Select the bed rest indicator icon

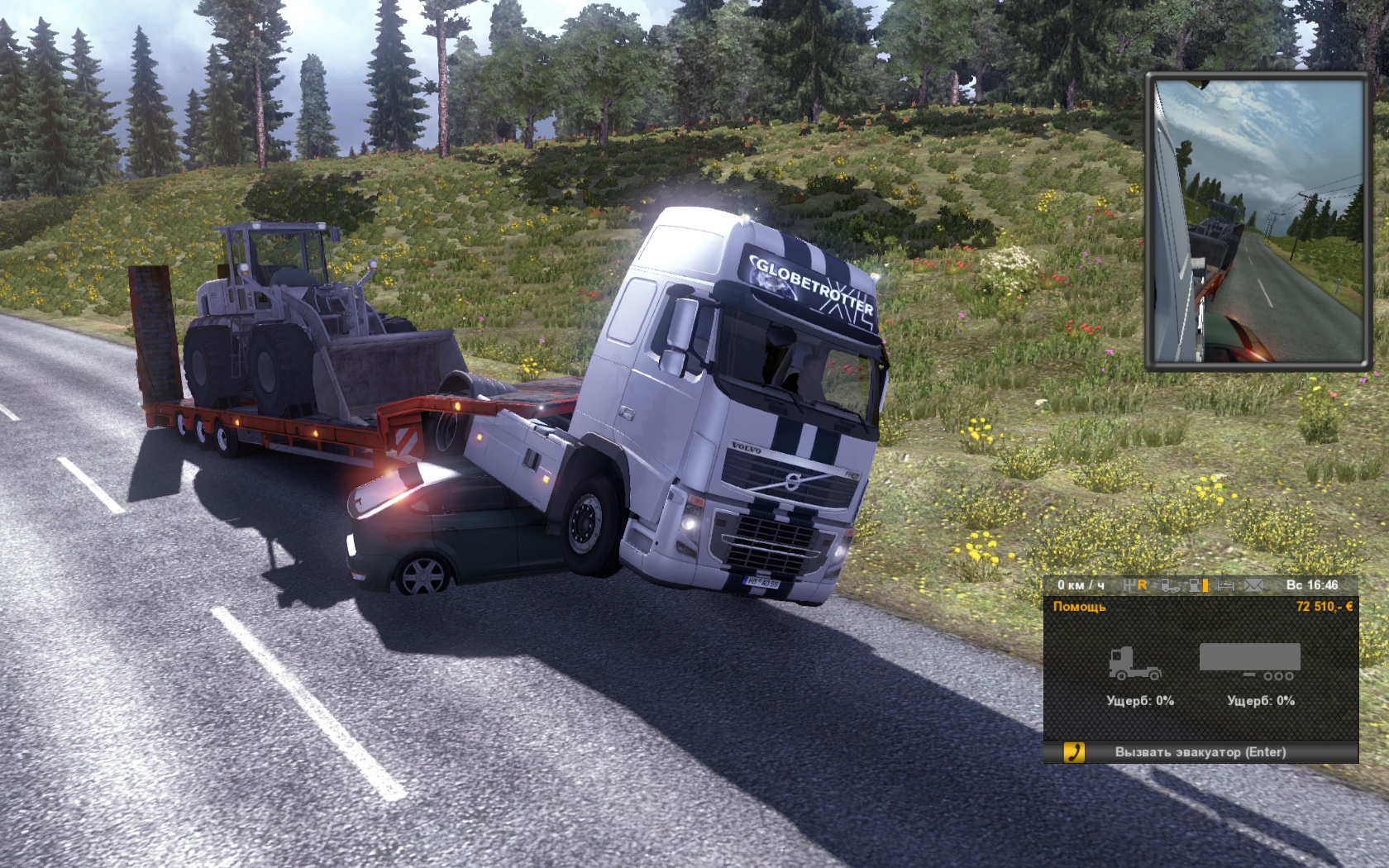coord(1226,585)
